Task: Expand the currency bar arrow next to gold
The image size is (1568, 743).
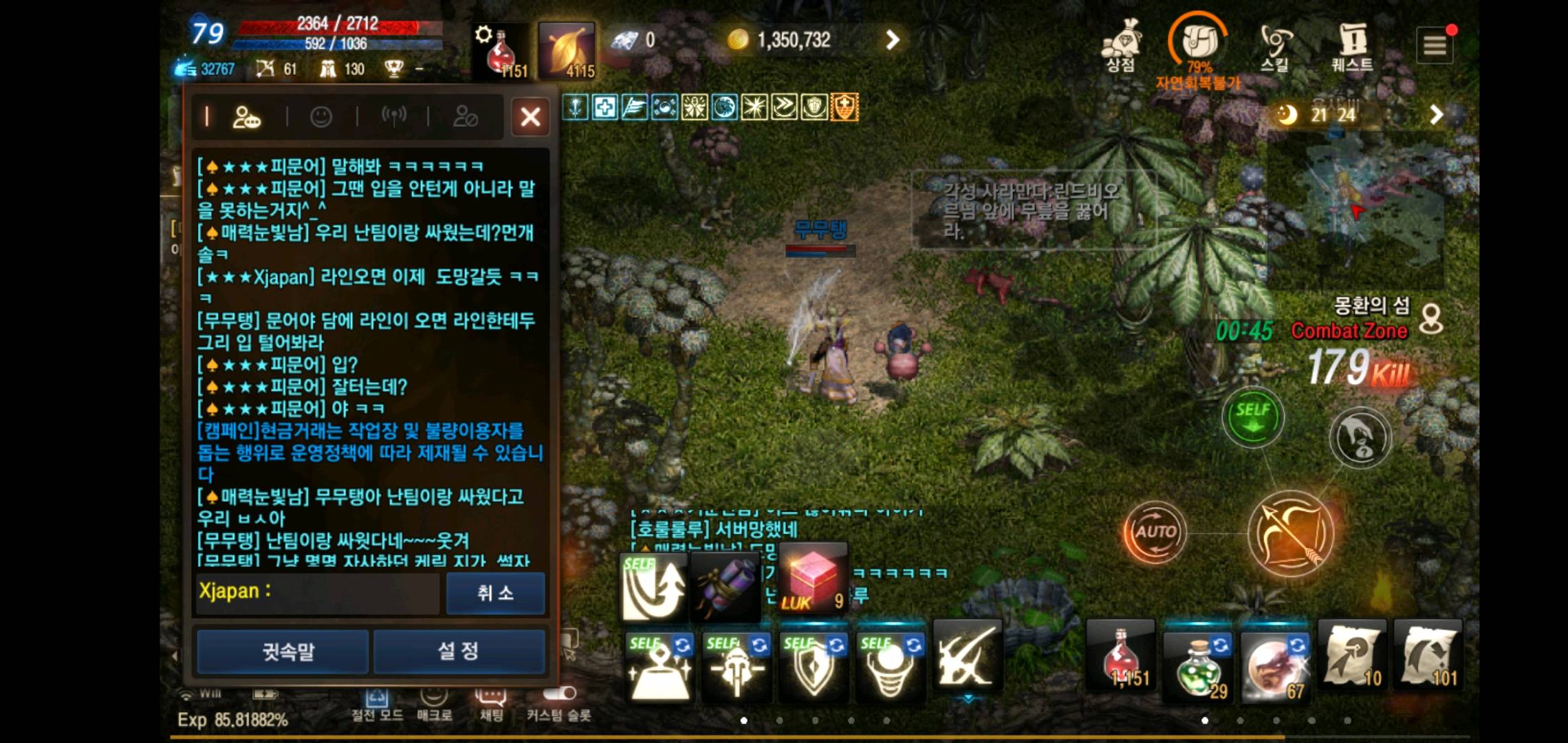Action: (893, 39)
